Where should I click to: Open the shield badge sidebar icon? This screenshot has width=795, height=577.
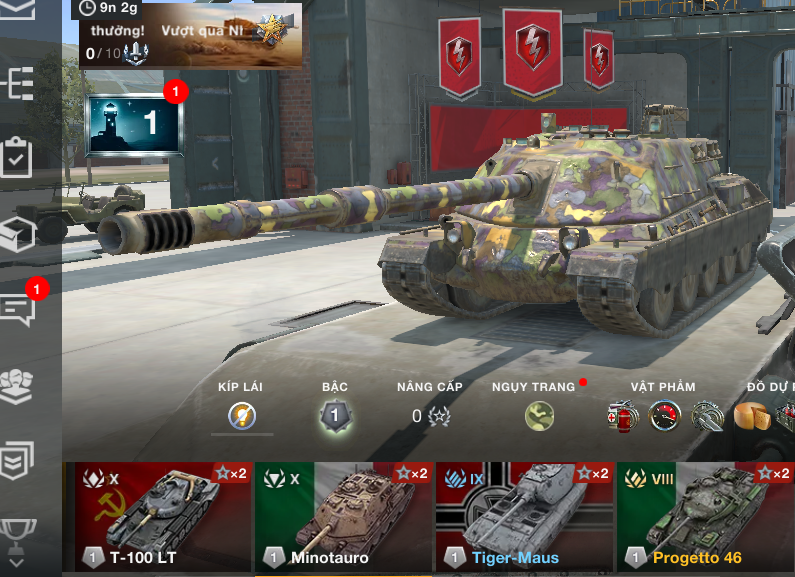point(19,458)
